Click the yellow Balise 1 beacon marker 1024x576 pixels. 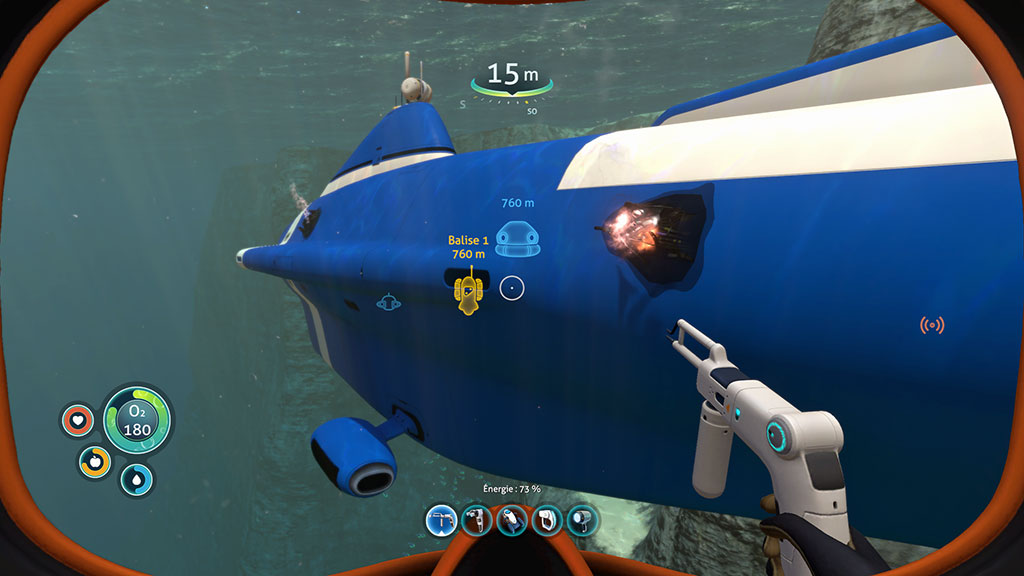pyautogui.click(x=469, y=294)
